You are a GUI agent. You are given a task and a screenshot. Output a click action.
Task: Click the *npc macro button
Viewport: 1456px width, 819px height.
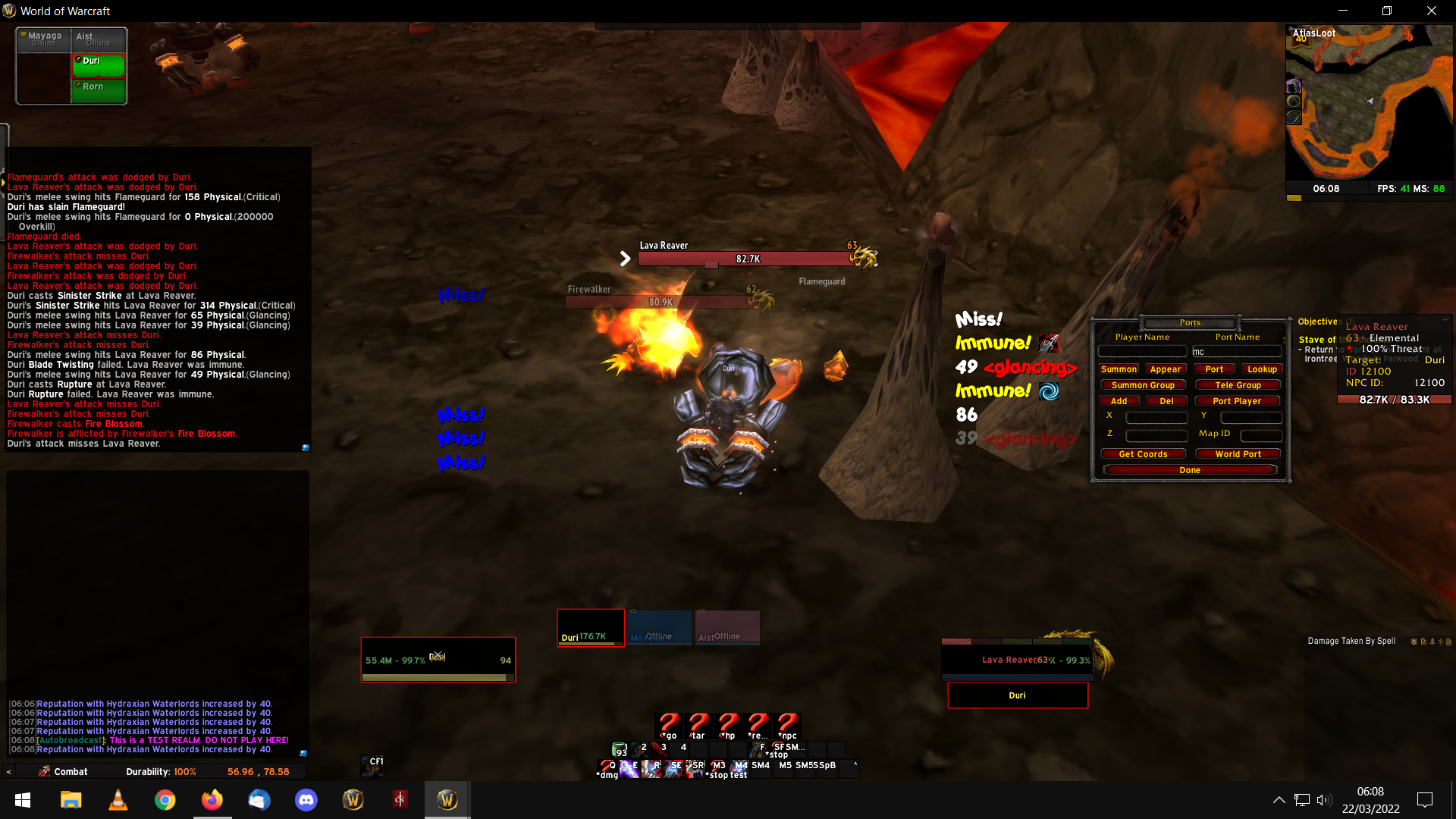787,726
